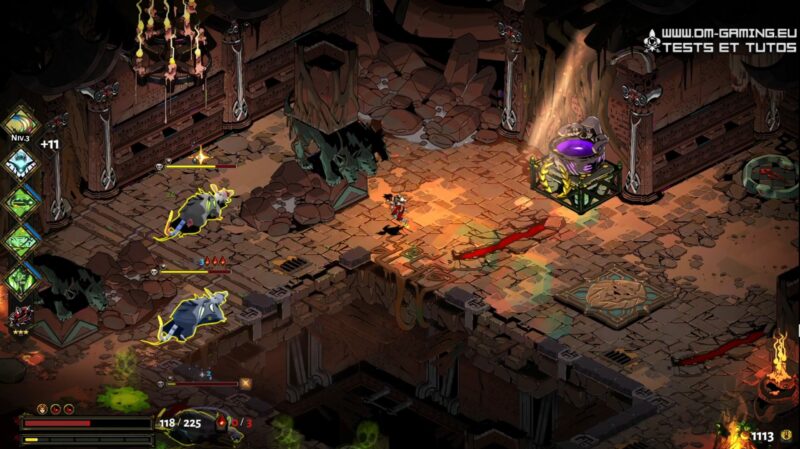Screen dimensions: 800x449
Task: Click the round portrait icon above the health bar
Action: point(43,408)
